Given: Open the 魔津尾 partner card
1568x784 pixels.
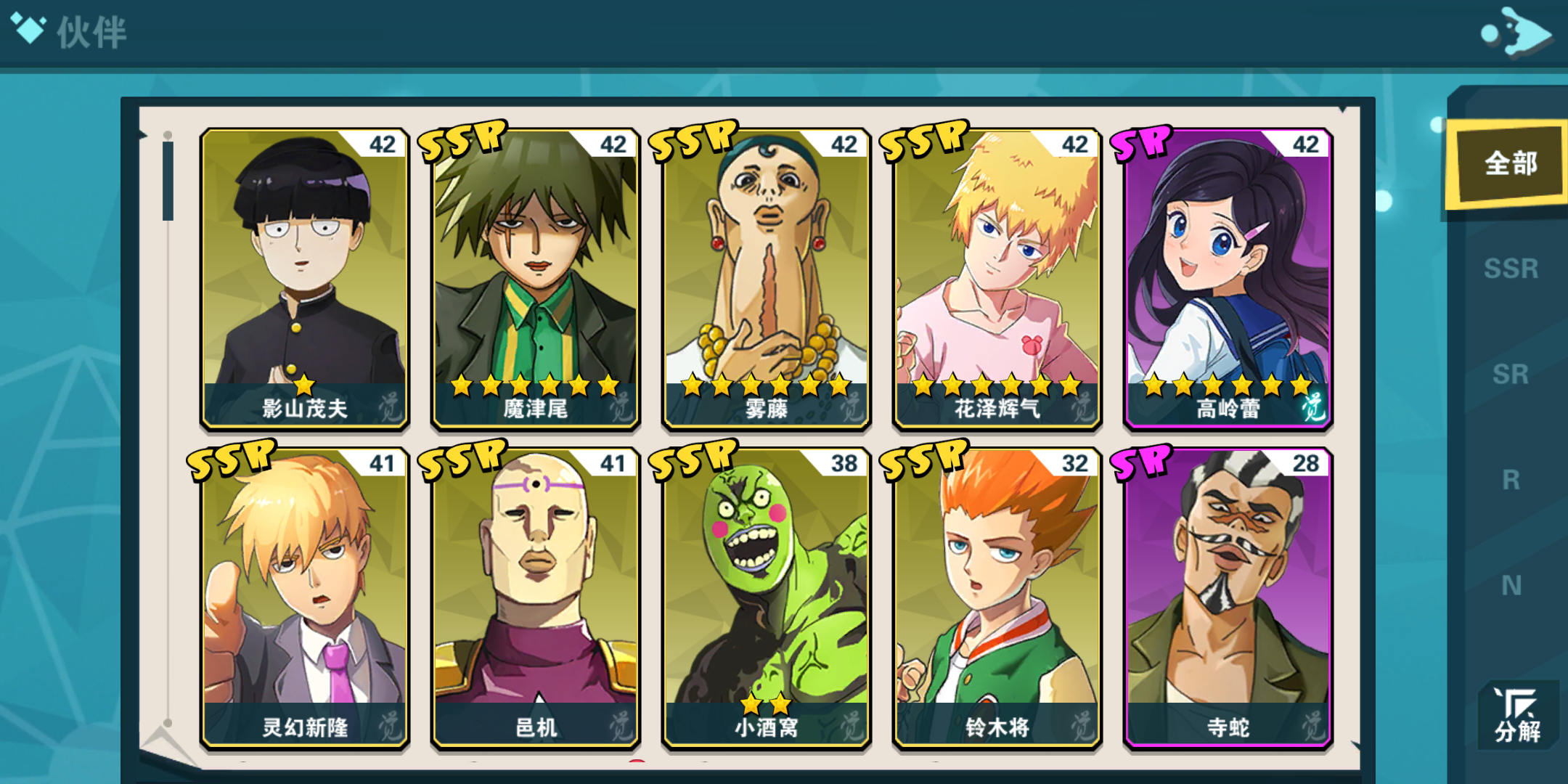Looking at the screenshot, I should pos(536,279).
